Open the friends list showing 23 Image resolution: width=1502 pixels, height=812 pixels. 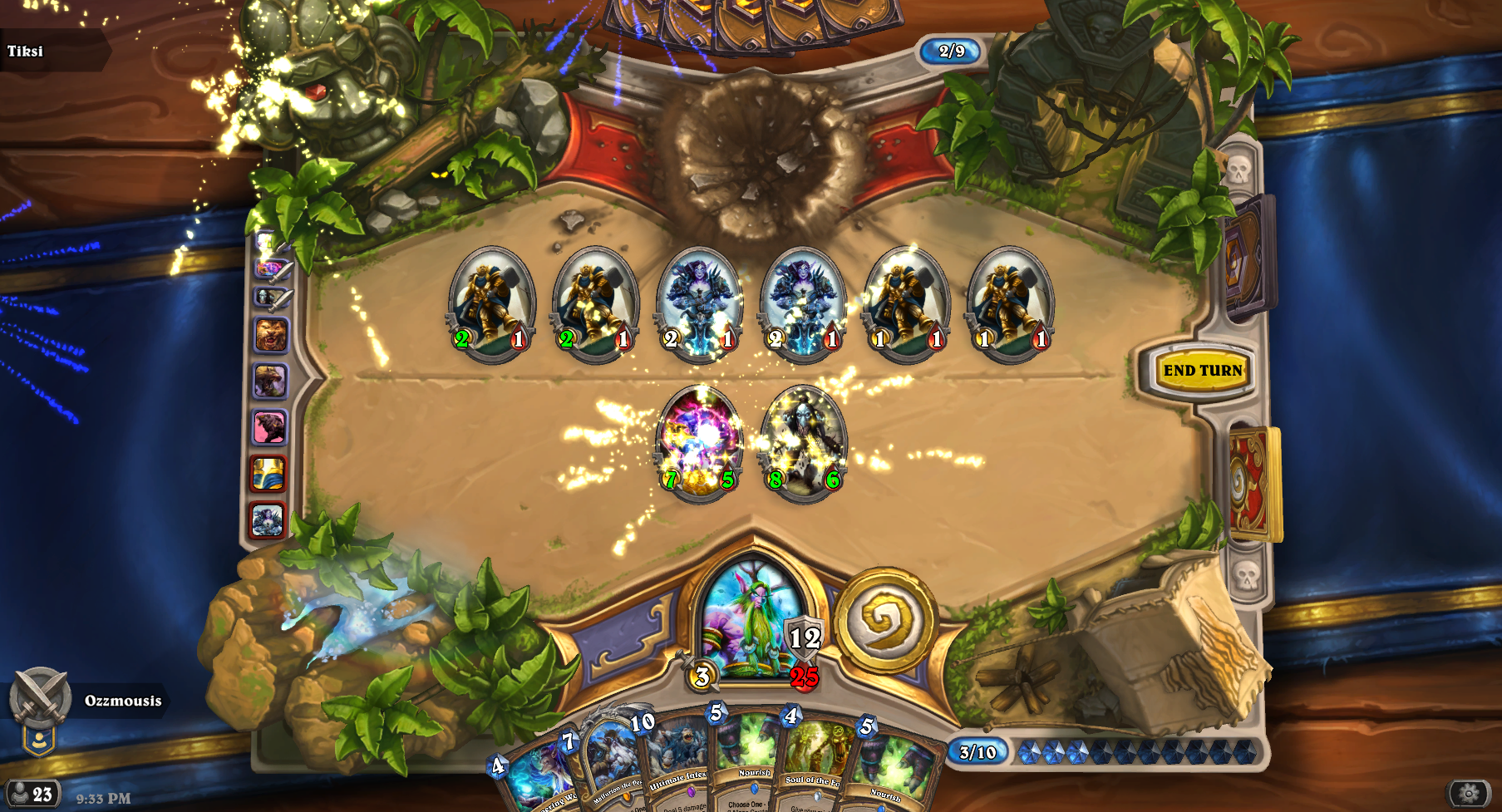[32, 794]
